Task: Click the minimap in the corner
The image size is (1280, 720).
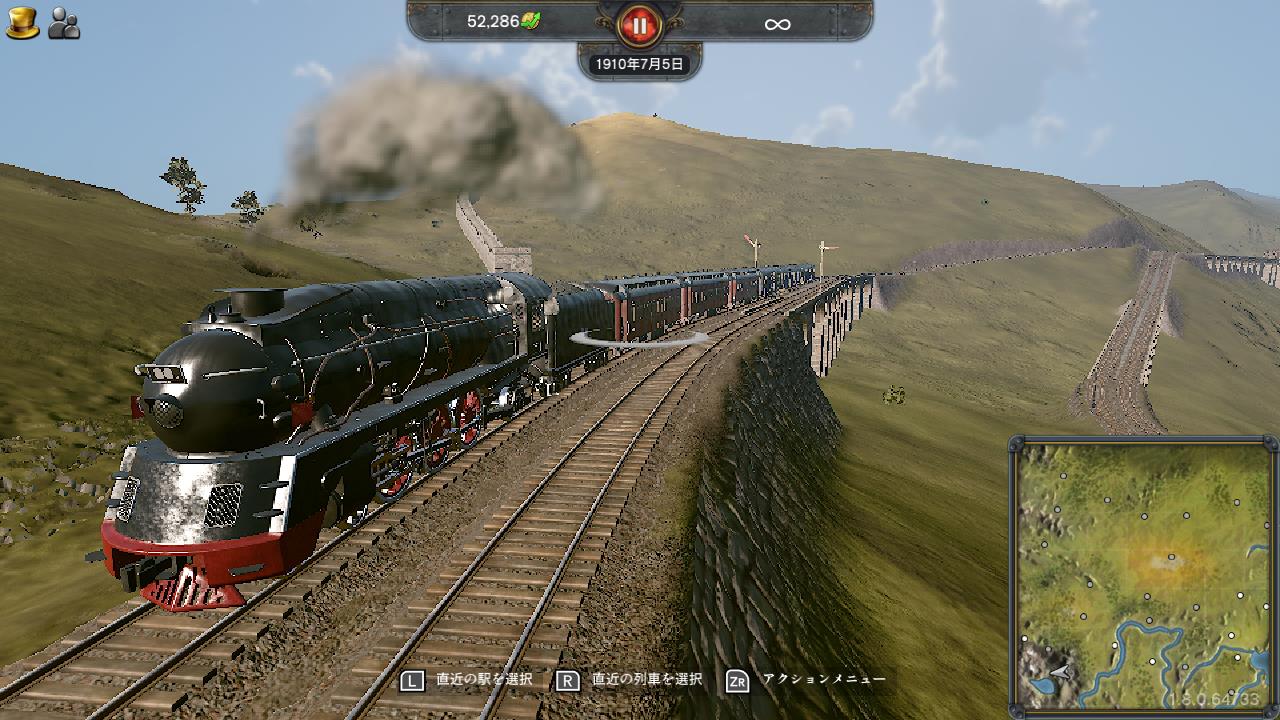Action: coord(1143,575)
